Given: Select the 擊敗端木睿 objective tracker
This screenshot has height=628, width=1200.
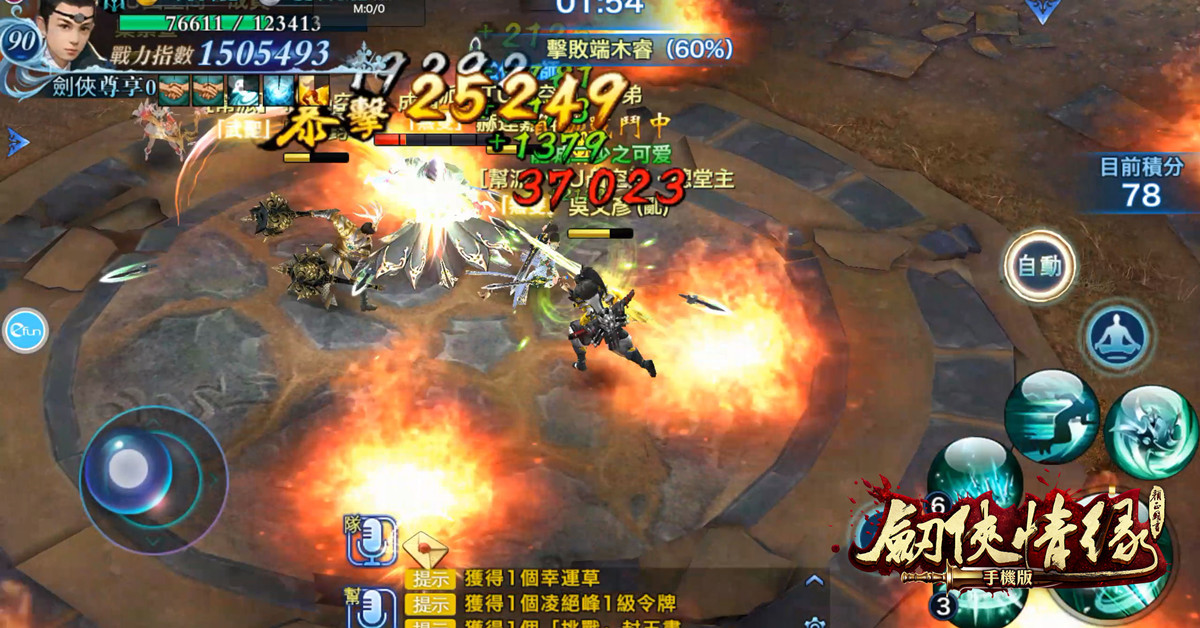Looking at the screenshot, I should (640, 48).
